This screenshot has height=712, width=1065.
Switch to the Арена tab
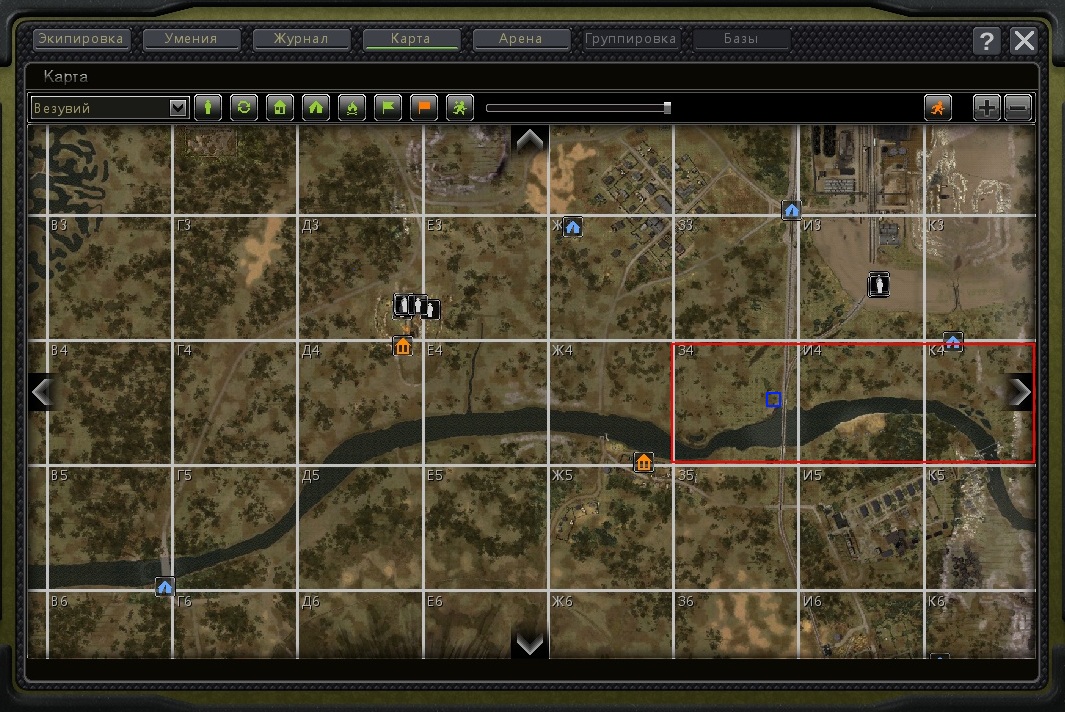[x=521, y=40]
